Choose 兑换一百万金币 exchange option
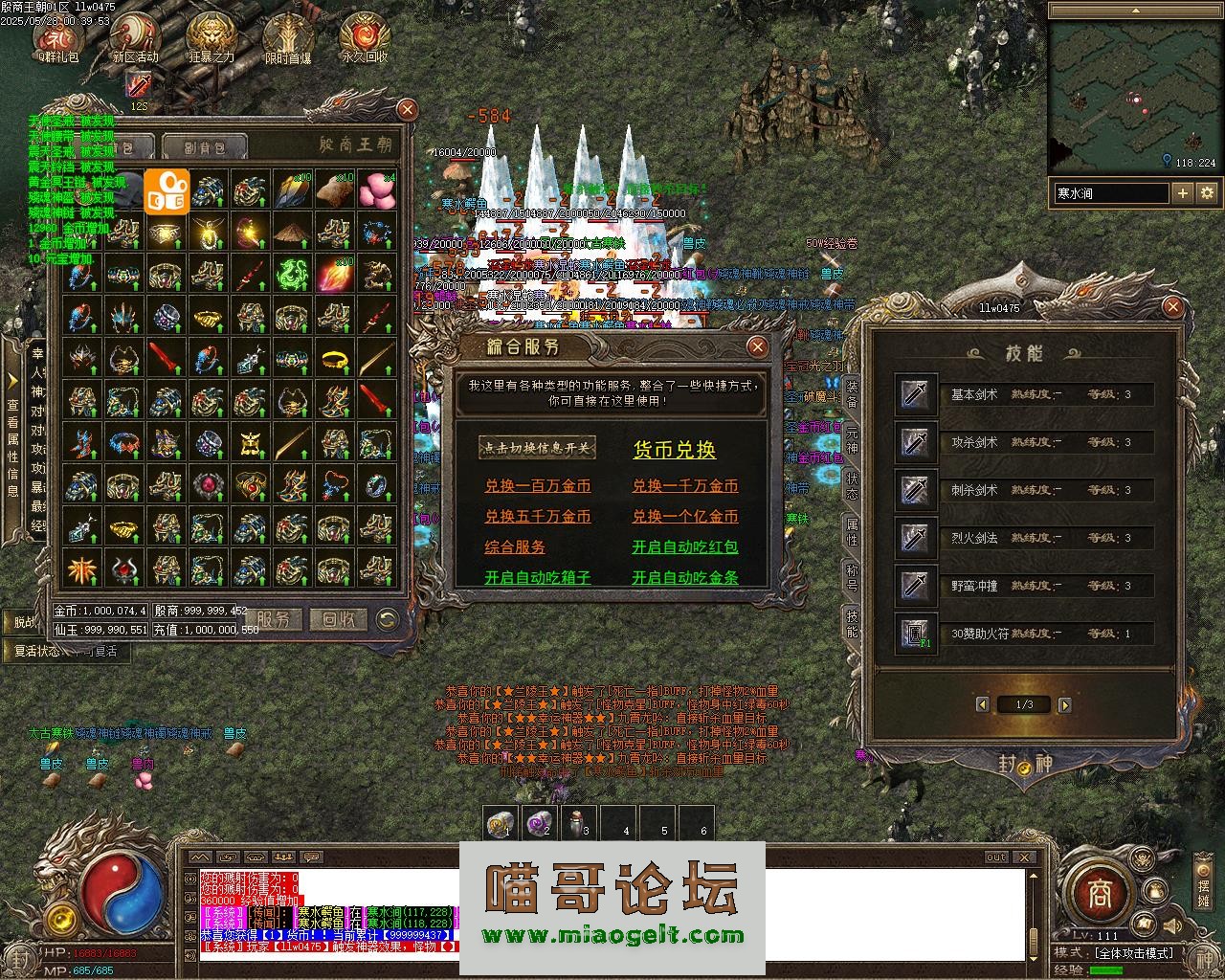Viewport: 1225px width, 980px height. click(x=537, y=486)
